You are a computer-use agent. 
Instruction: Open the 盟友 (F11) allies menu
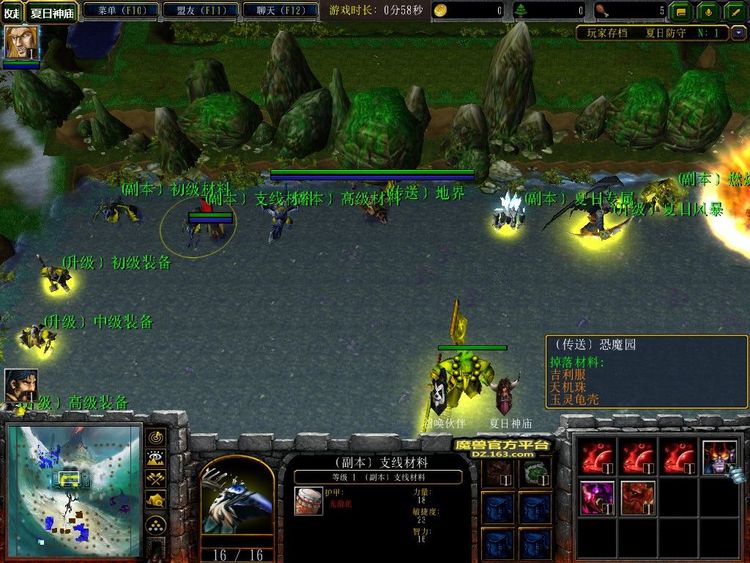pyautogui.click(x=195, y=10)
